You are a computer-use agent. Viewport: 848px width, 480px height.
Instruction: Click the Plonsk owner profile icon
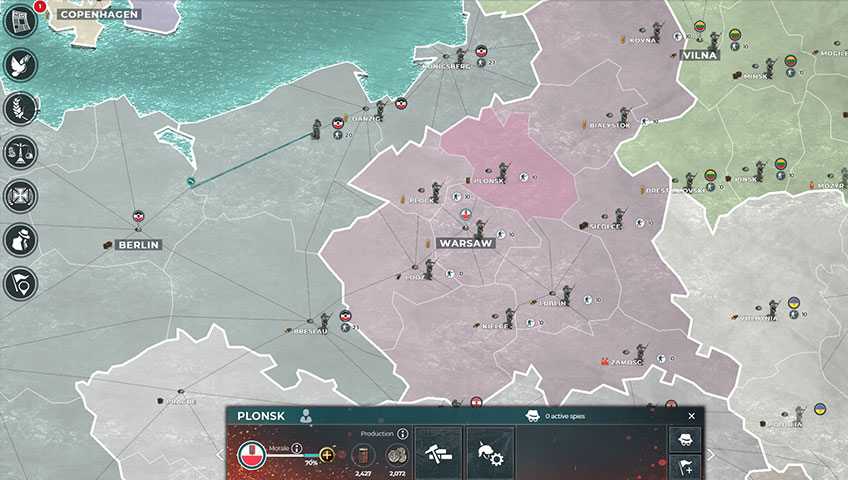coord(307,416)
